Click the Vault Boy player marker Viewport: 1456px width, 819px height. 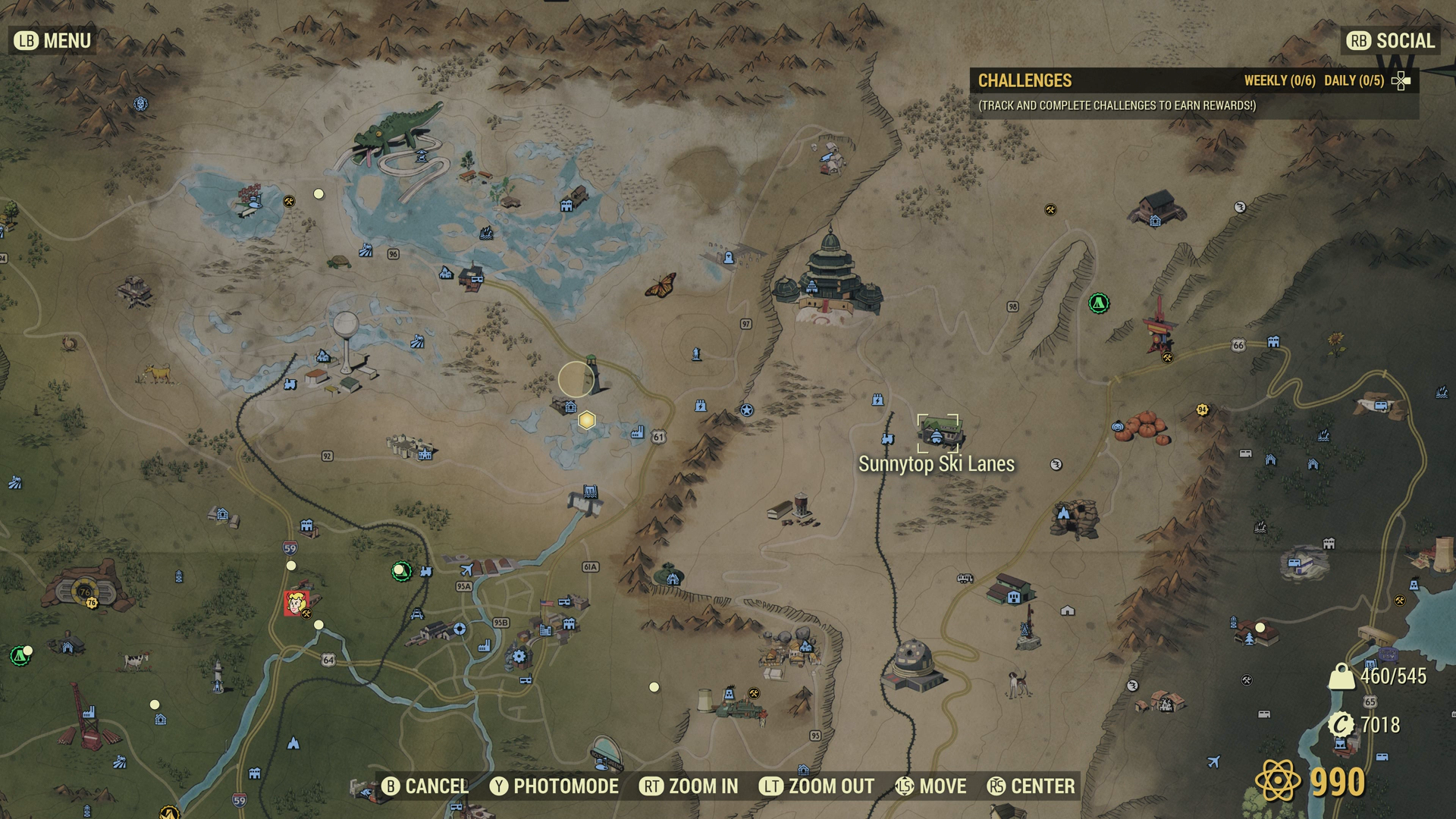click(296, 603)
